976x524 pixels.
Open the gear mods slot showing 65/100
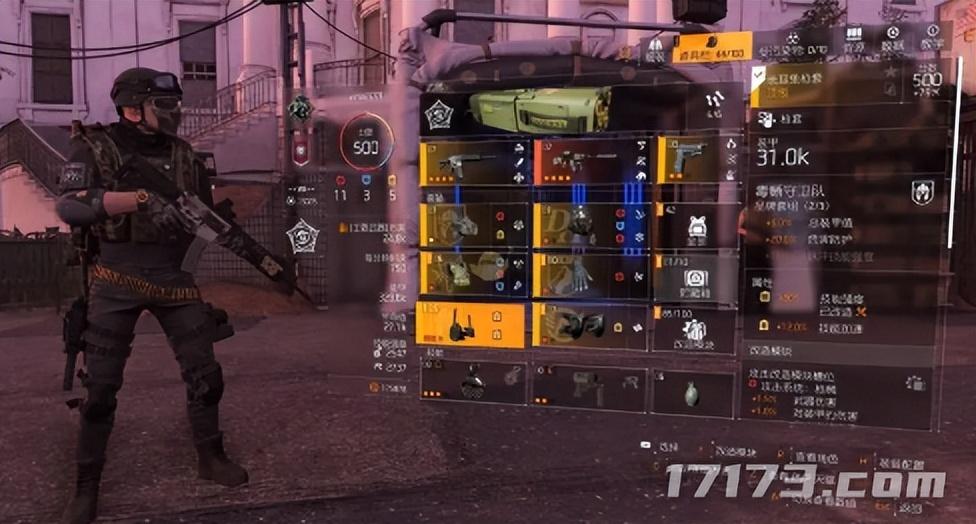point(696,330)
